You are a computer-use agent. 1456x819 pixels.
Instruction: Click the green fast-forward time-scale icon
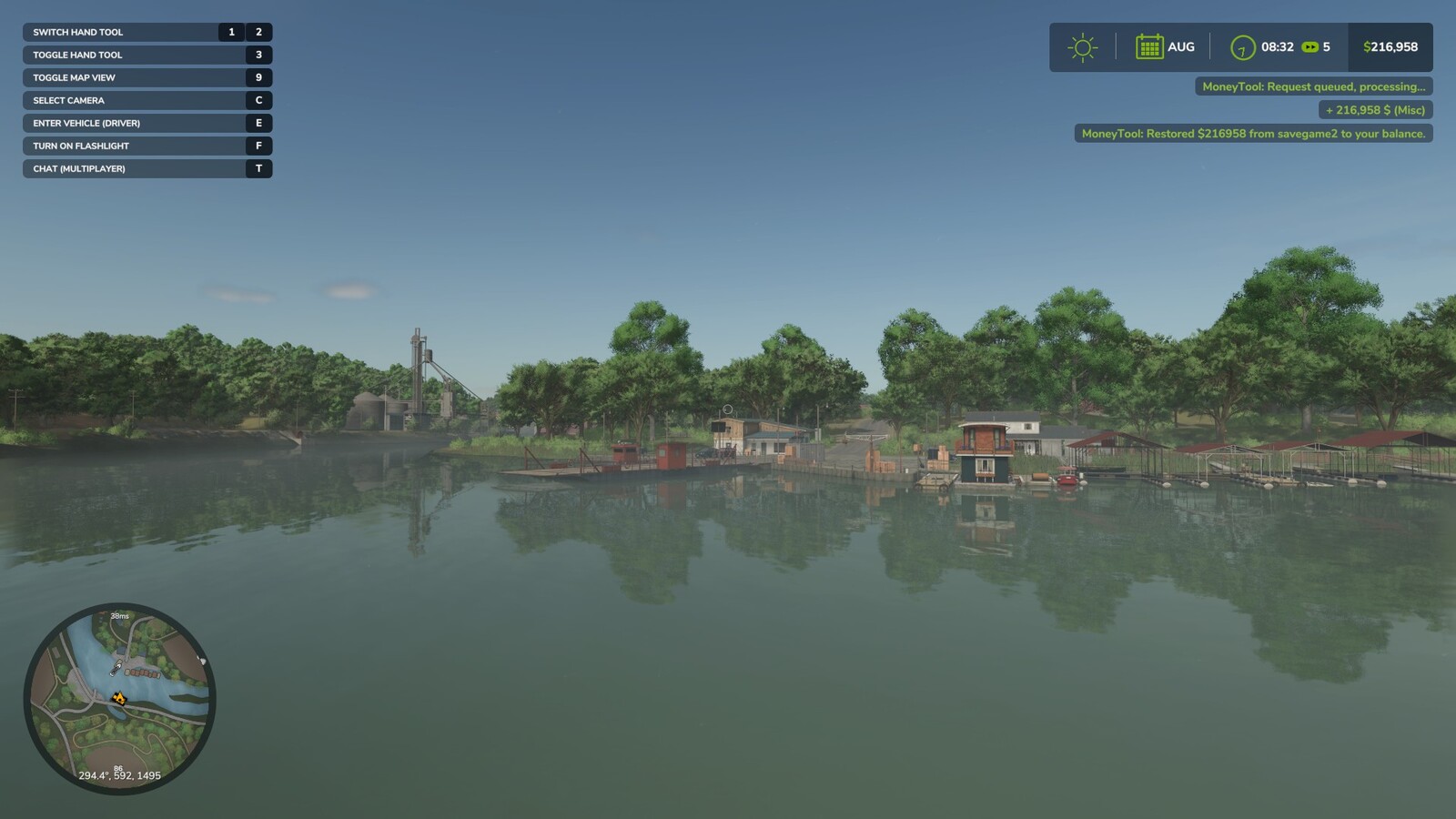[1312, 46]
